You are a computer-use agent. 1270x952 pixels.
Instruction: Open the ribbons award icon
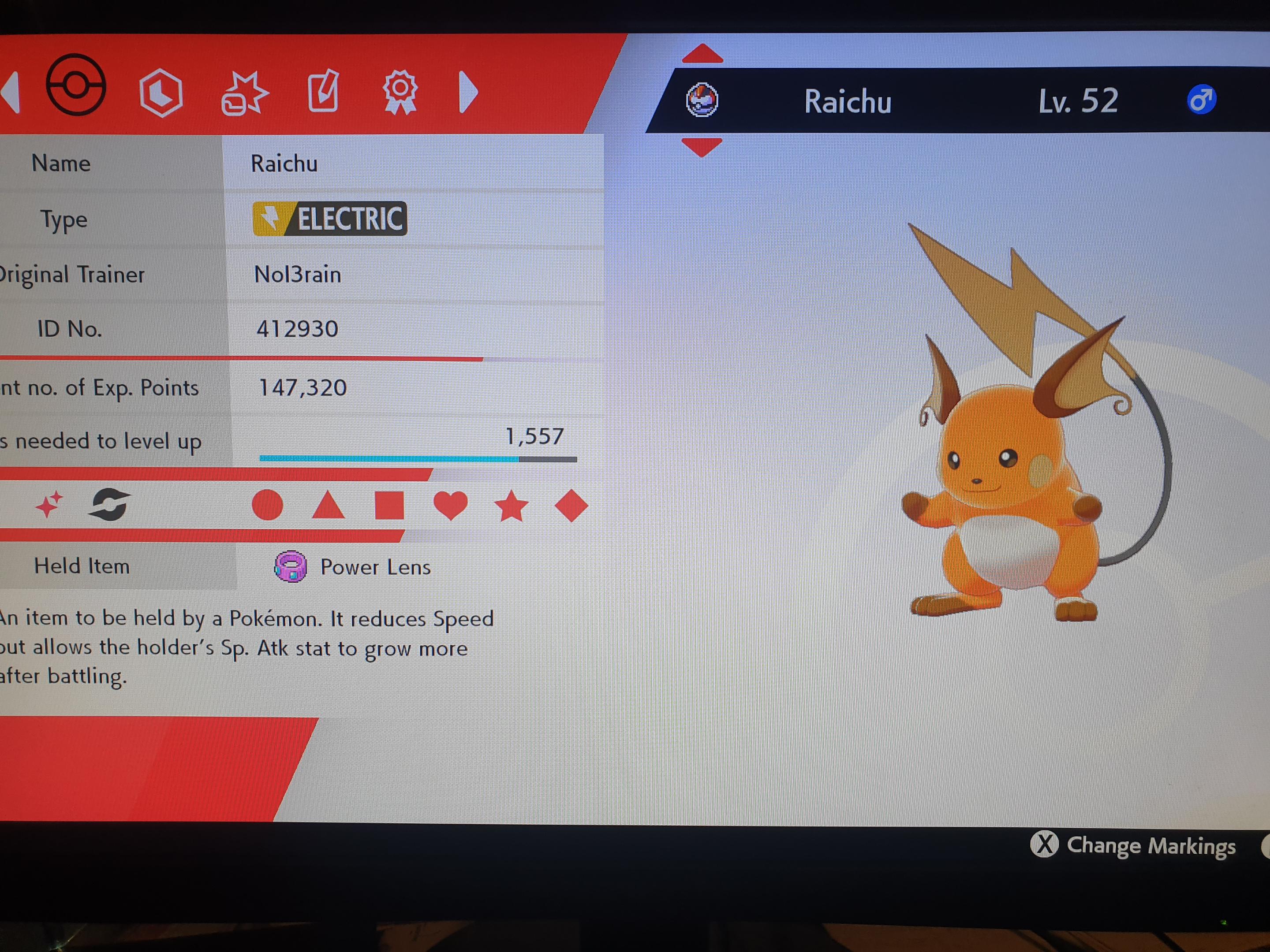402,93
